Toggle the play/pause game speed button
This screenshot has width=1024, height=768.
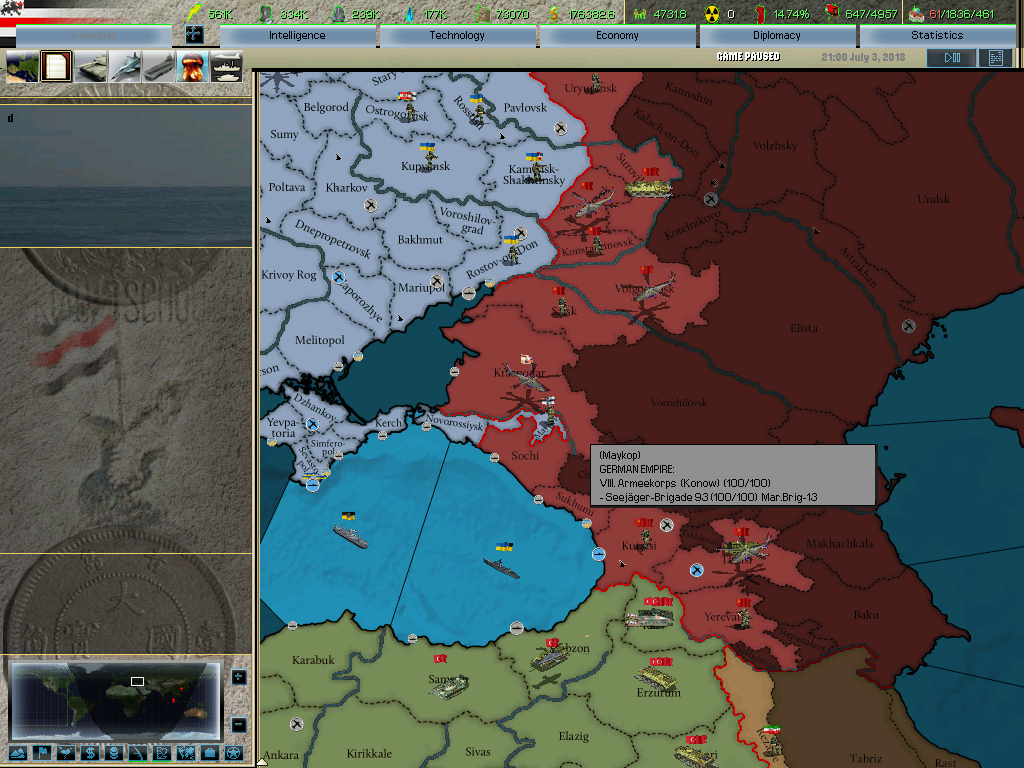tap(951, 58)
